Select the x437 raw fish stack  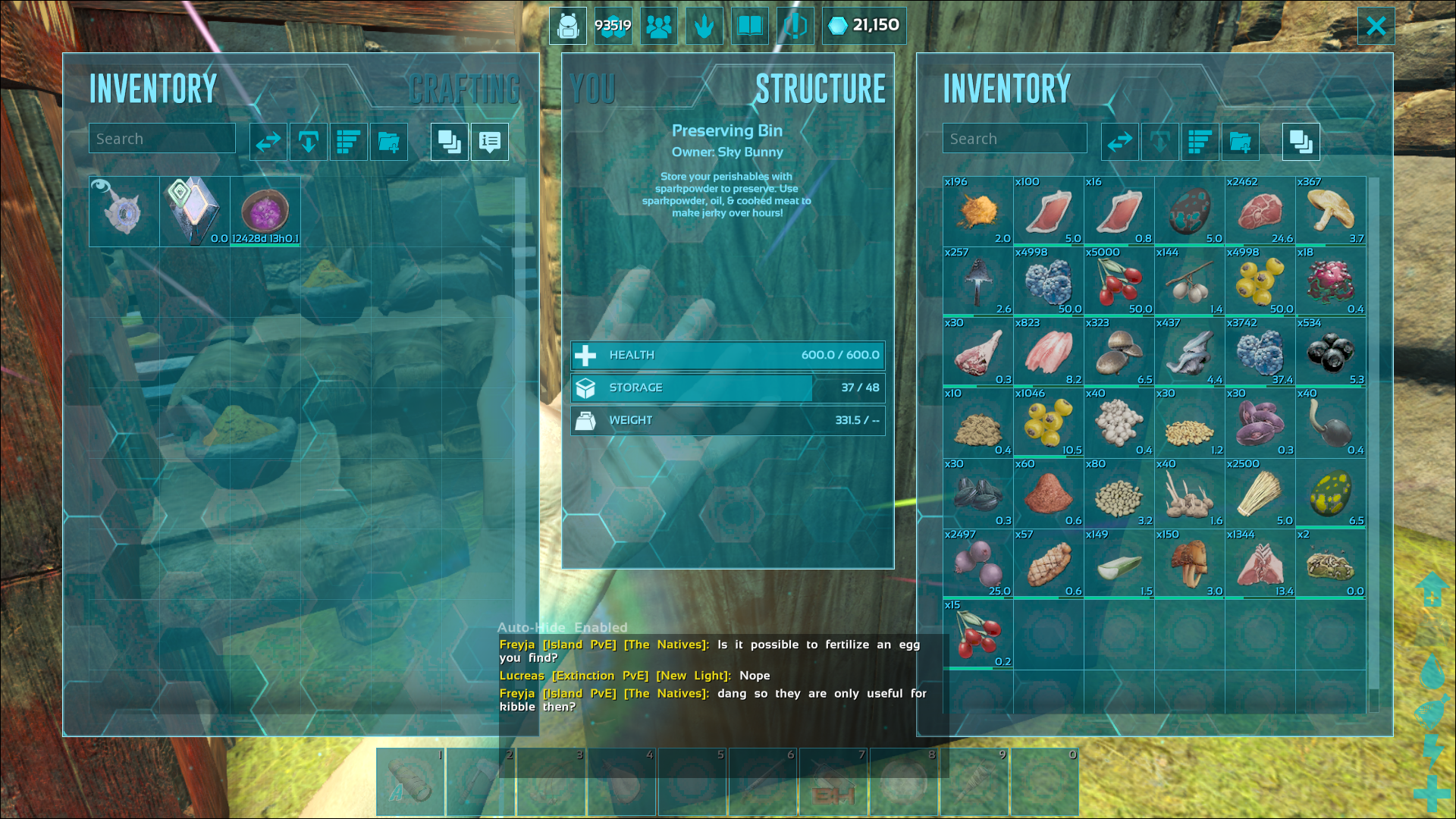coord(1189,353)
